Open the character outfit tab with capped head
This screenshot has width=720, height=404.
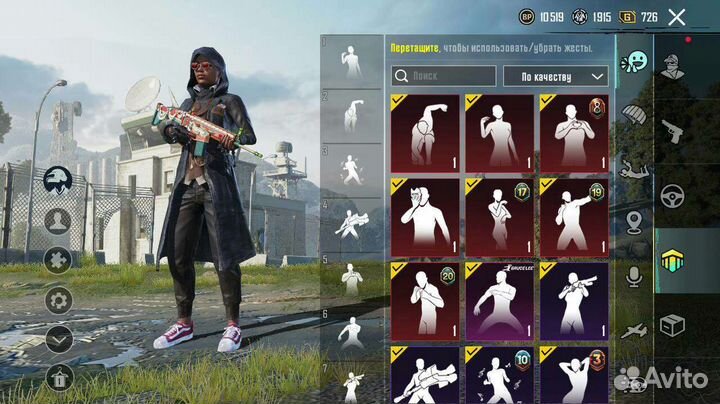click(x=673, y=70)
